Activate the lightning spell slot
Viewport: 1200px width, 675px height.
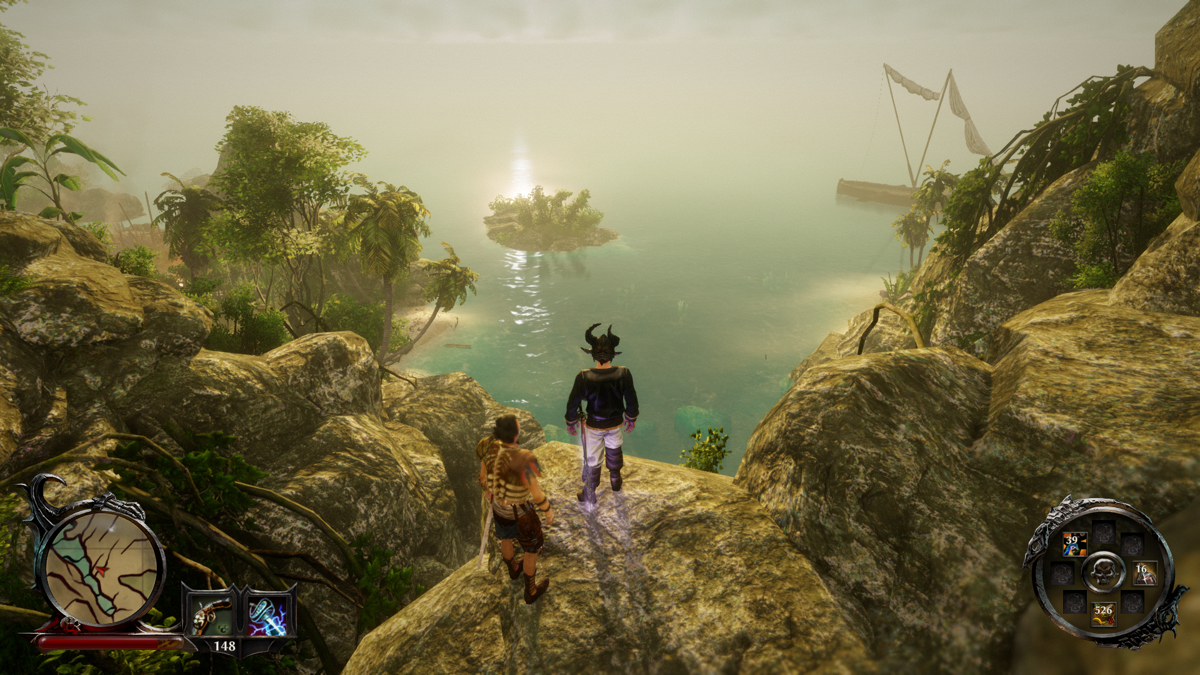(x=269, y=613)
